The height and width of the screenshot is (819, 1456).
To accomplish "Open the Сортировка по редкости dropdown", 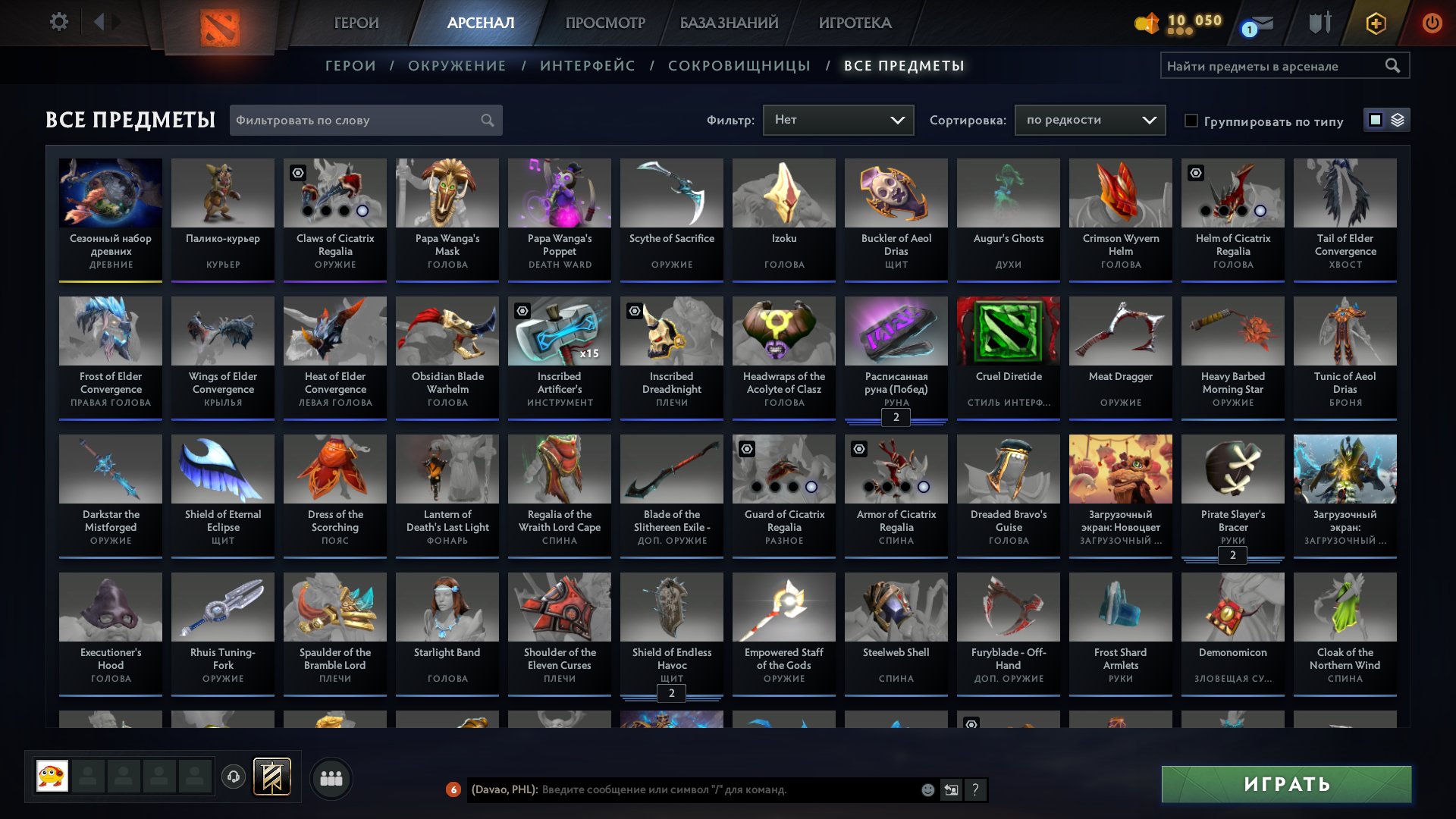I will 1090,119.
